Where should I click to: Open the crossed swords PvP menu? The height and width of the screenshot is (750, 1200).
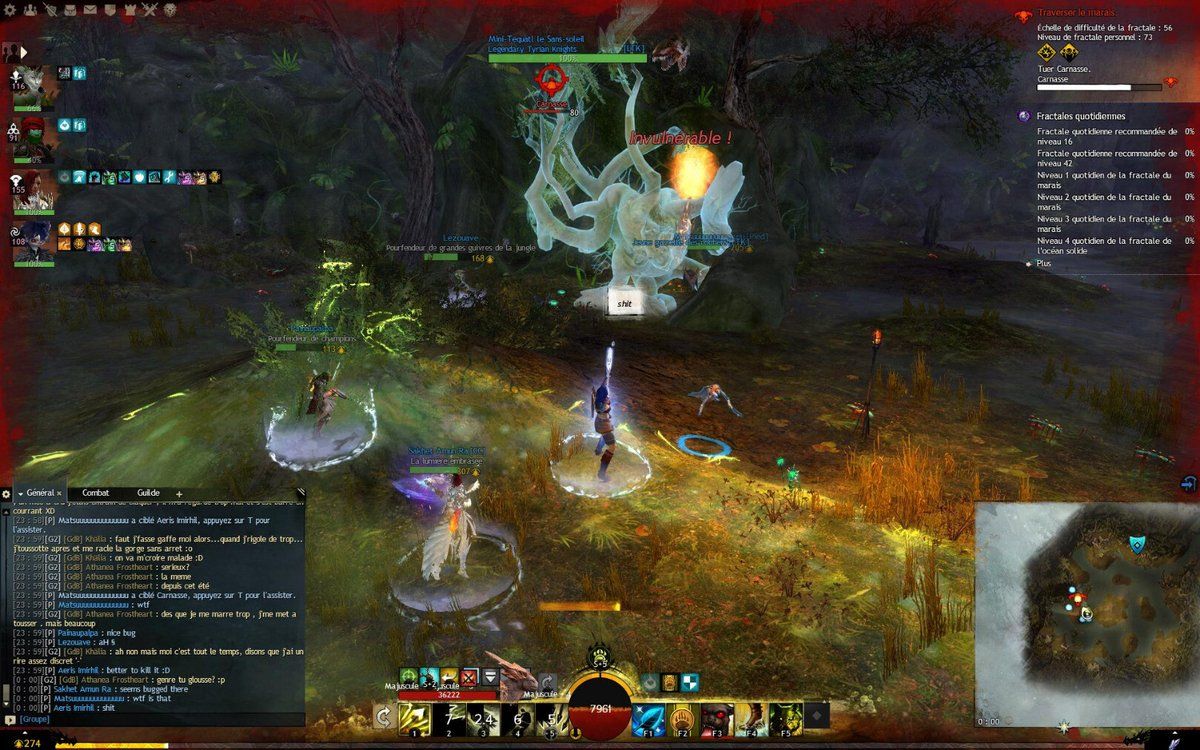(150, 9)
